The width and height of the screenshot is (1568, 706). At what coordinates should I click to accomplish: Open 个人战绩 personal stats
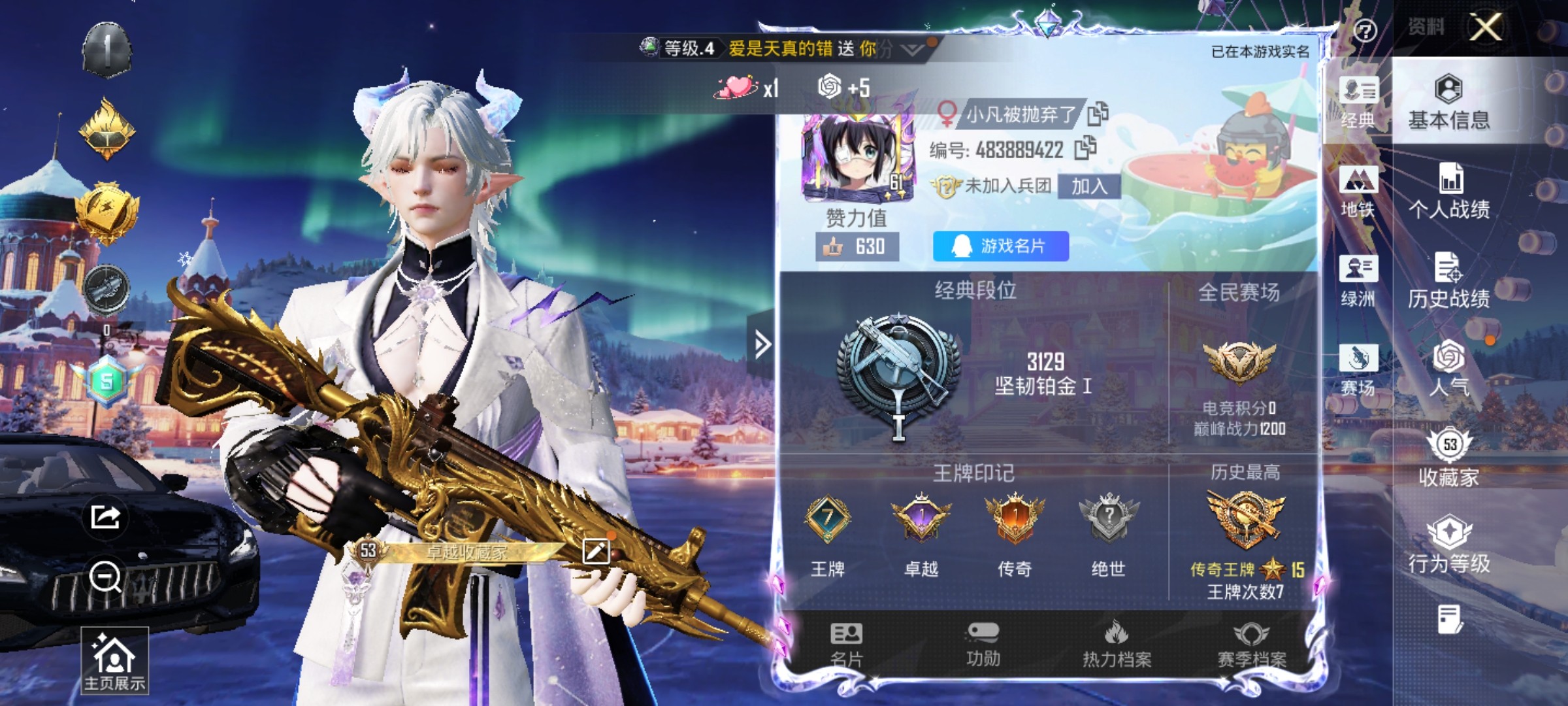(1449, 192)
